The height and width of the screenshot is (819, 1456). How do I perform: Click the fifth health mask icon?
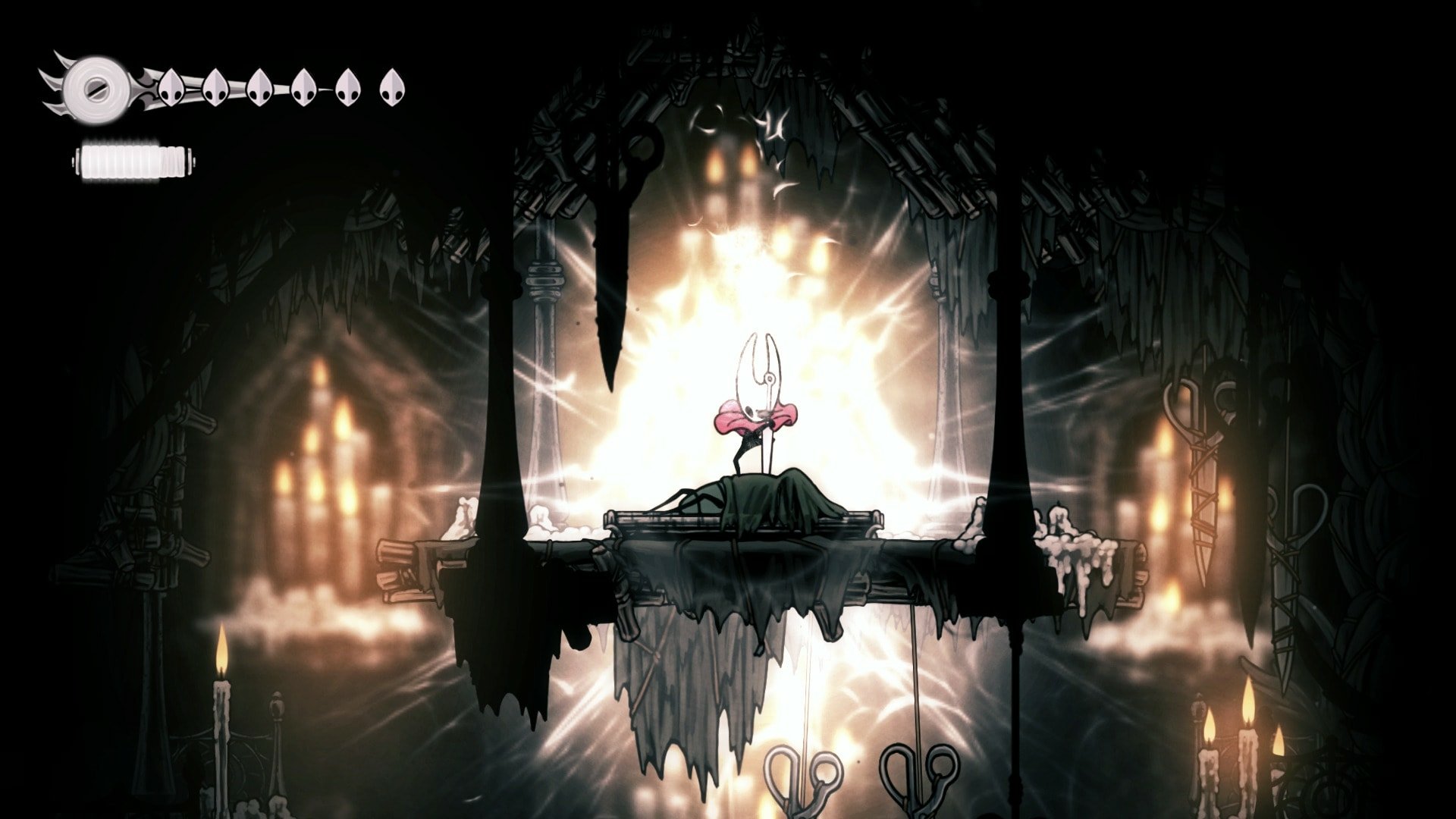click(x=349, y=87)
